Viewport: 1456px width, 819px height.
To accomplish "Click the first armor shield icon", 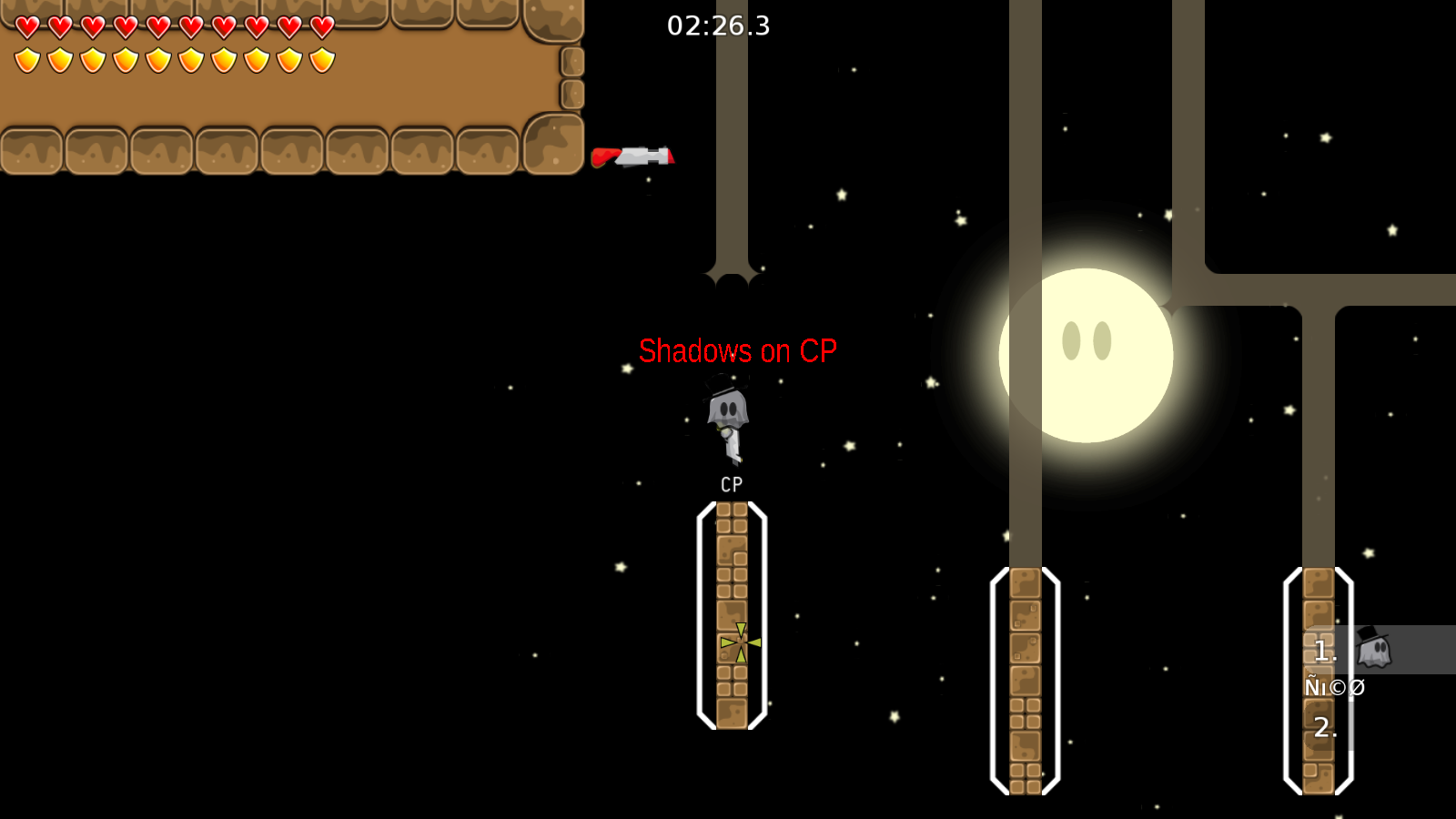I will [x=25, y=59].
